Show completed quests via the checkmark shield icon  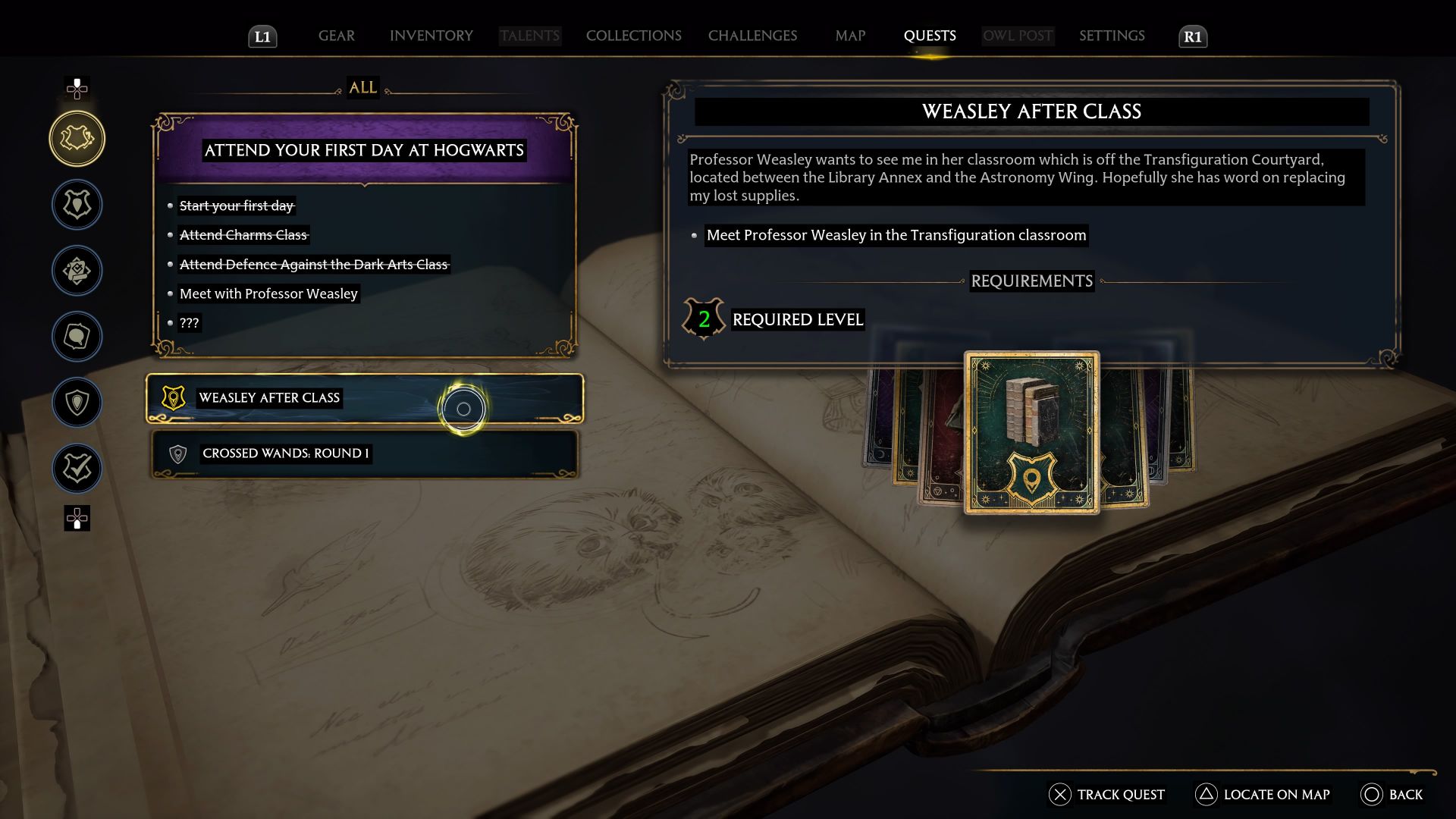[x=77, y=468]
